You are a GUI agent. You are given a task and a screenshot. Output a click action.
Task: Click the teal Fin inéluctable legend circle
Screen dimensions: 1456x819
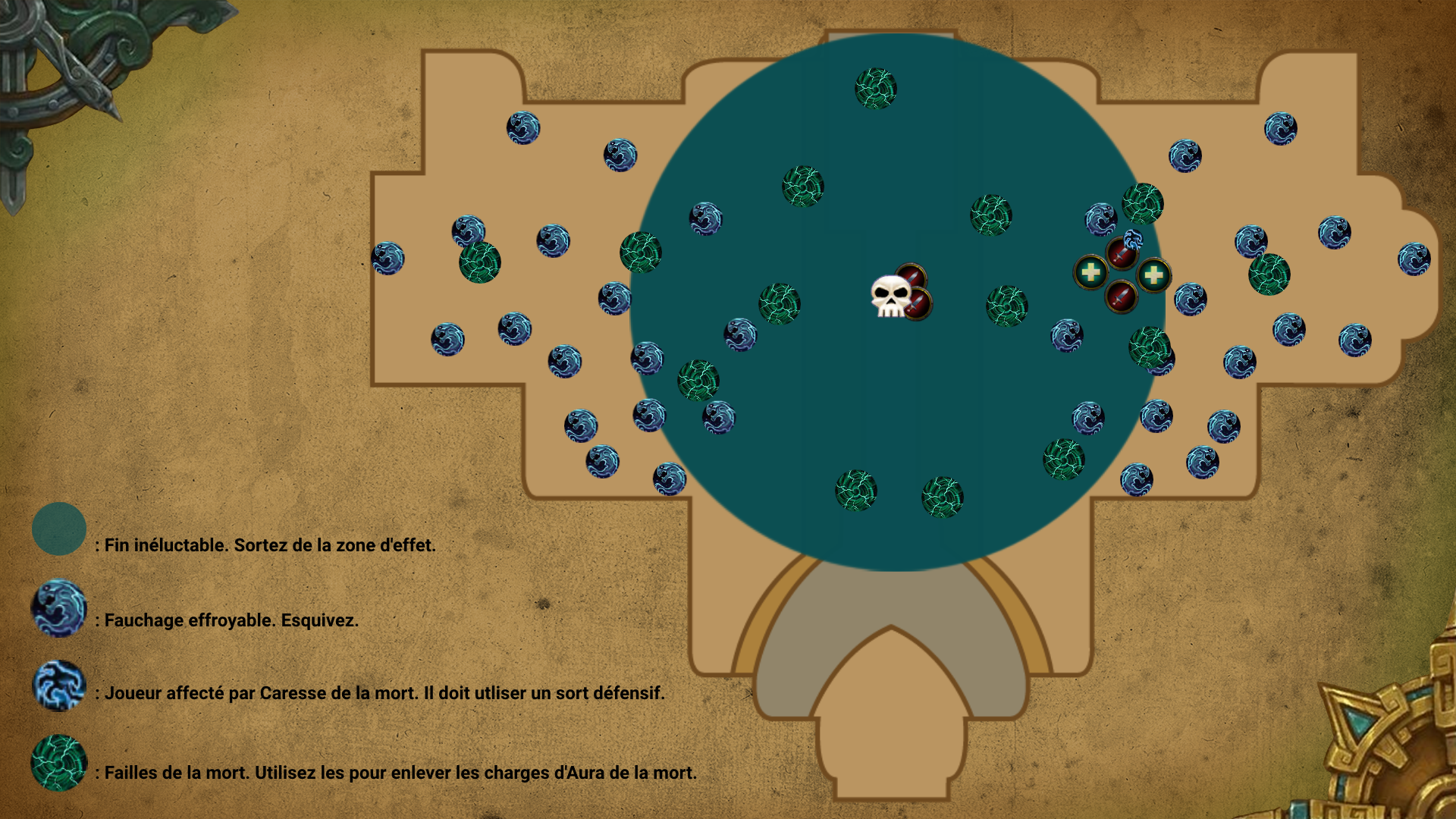click(59, 529)
